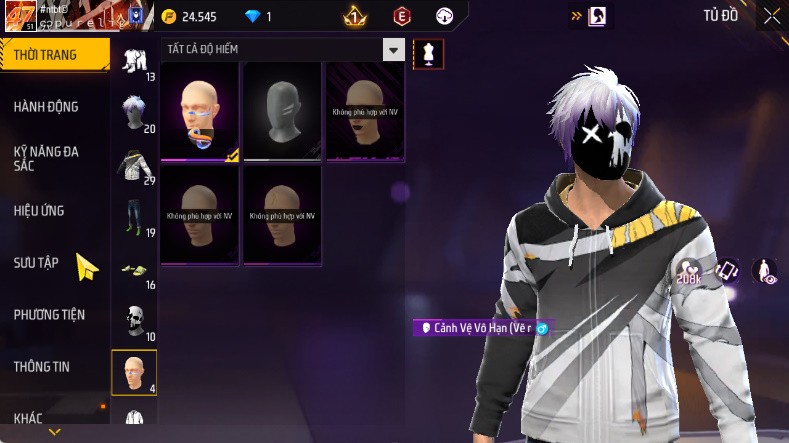Viewport: 789px width, 443px height.
Task: Open the HÀNH ĐỘNG menu section
Action: (x=46, y=107)
